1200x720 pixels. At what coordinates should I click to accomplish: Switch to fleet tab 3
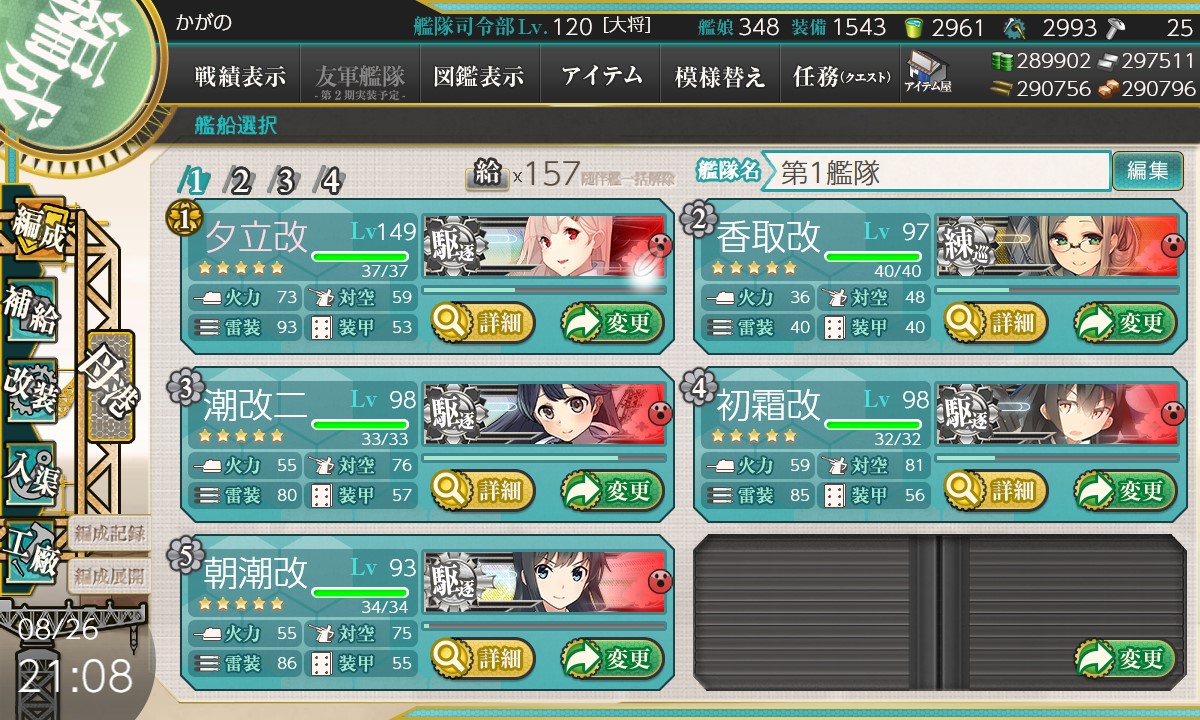[285, 181]
